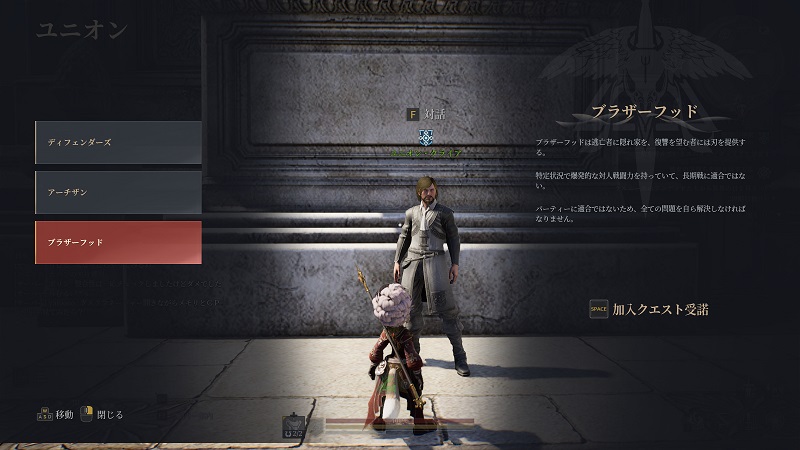
Task: Select the highlighted ブラザーフッド entry
Action: click(118, 242)
